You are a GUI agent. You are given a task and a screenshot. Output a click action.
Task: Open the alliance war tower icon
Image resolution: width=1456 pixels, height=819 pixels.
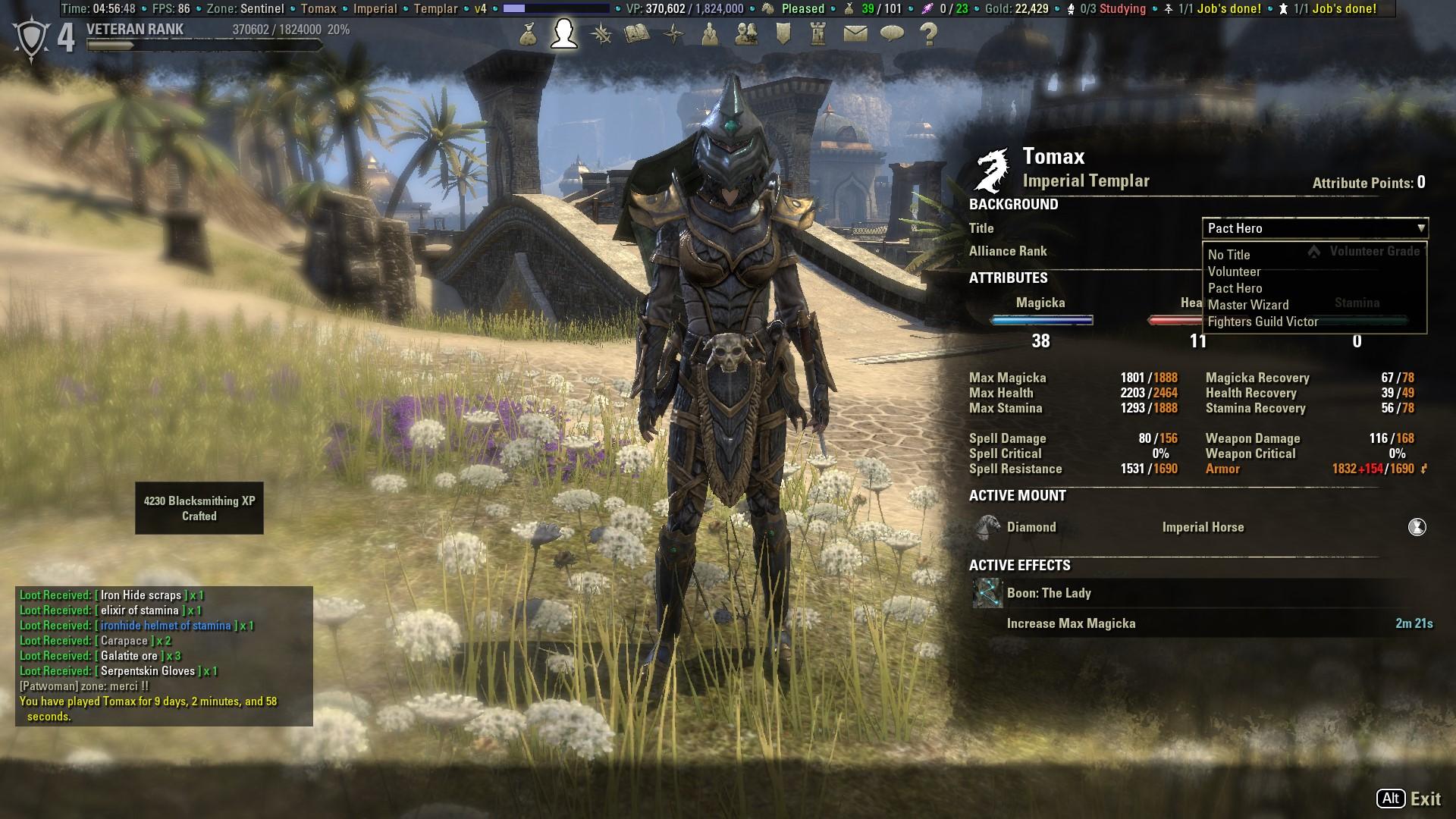tap(818, 34)
